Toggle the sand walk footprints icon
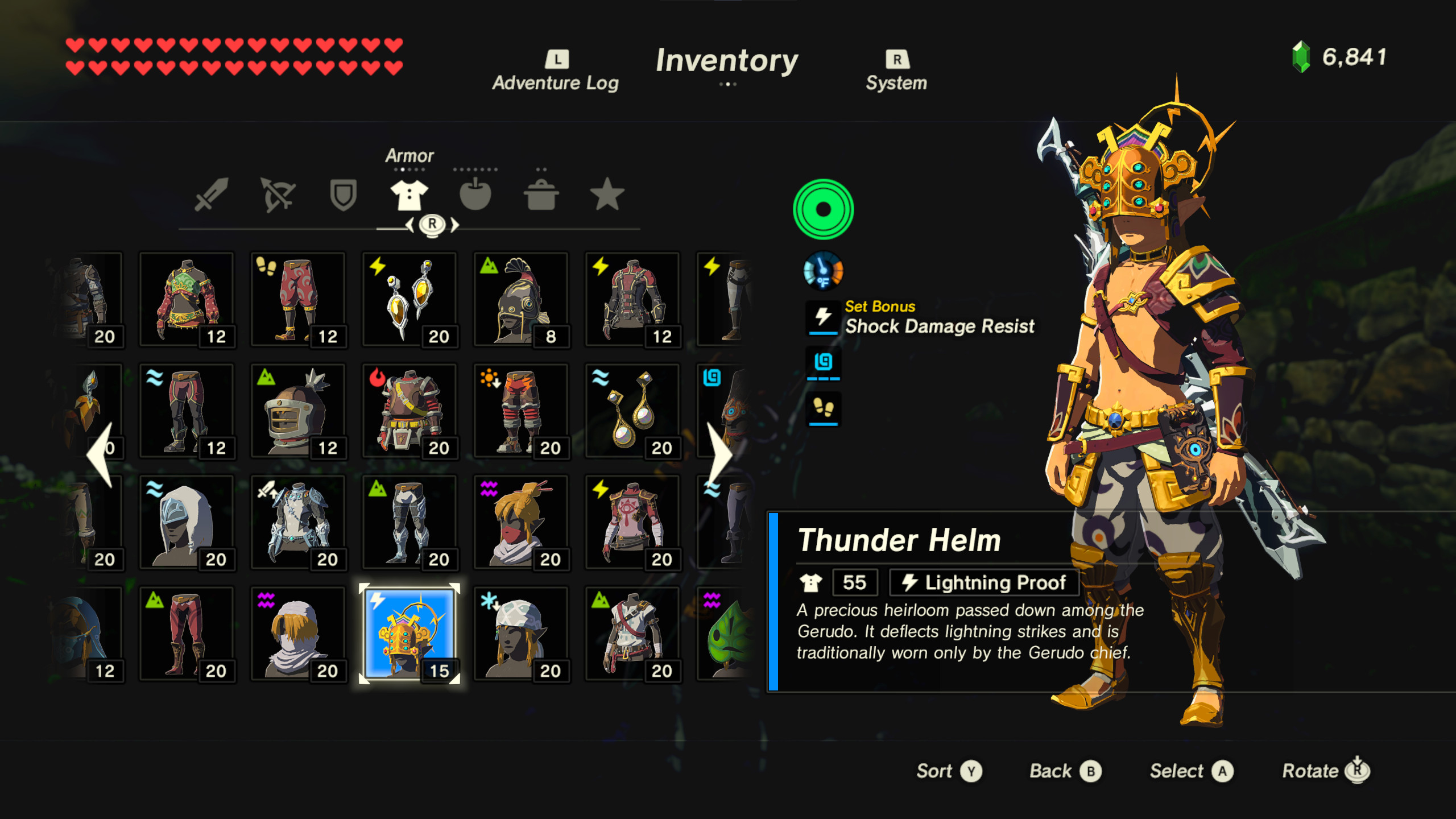This screenshot has width=1456, height=819. [823, 408]
